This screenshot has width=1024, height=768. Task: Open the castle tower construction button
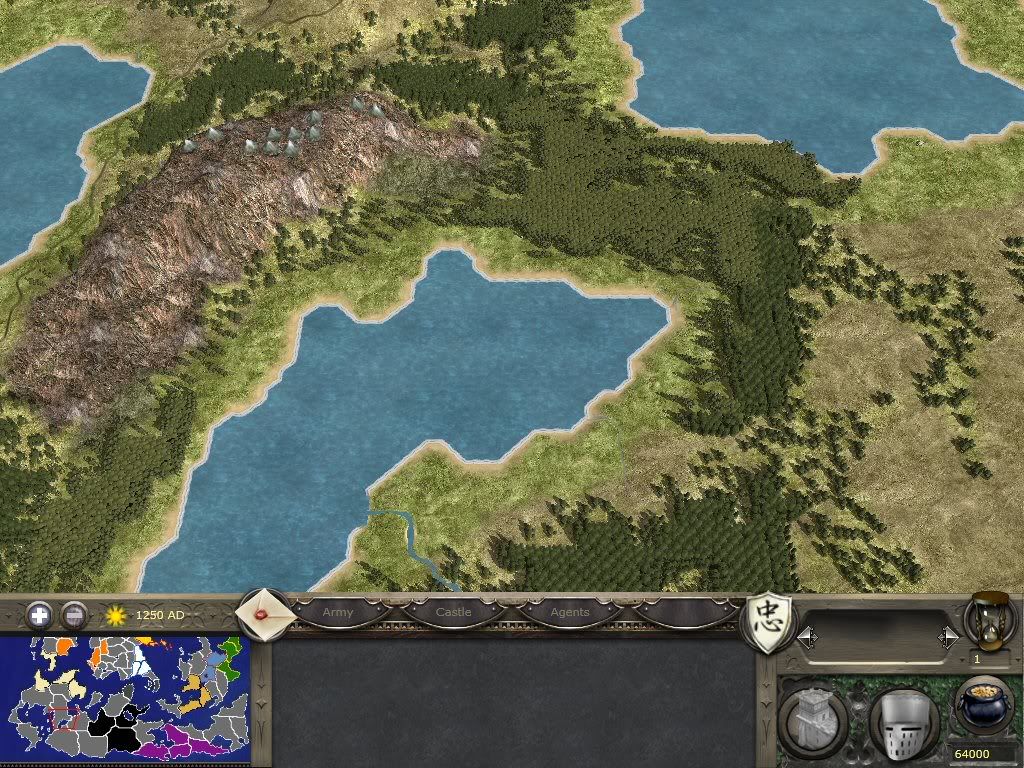pos(814,720)
